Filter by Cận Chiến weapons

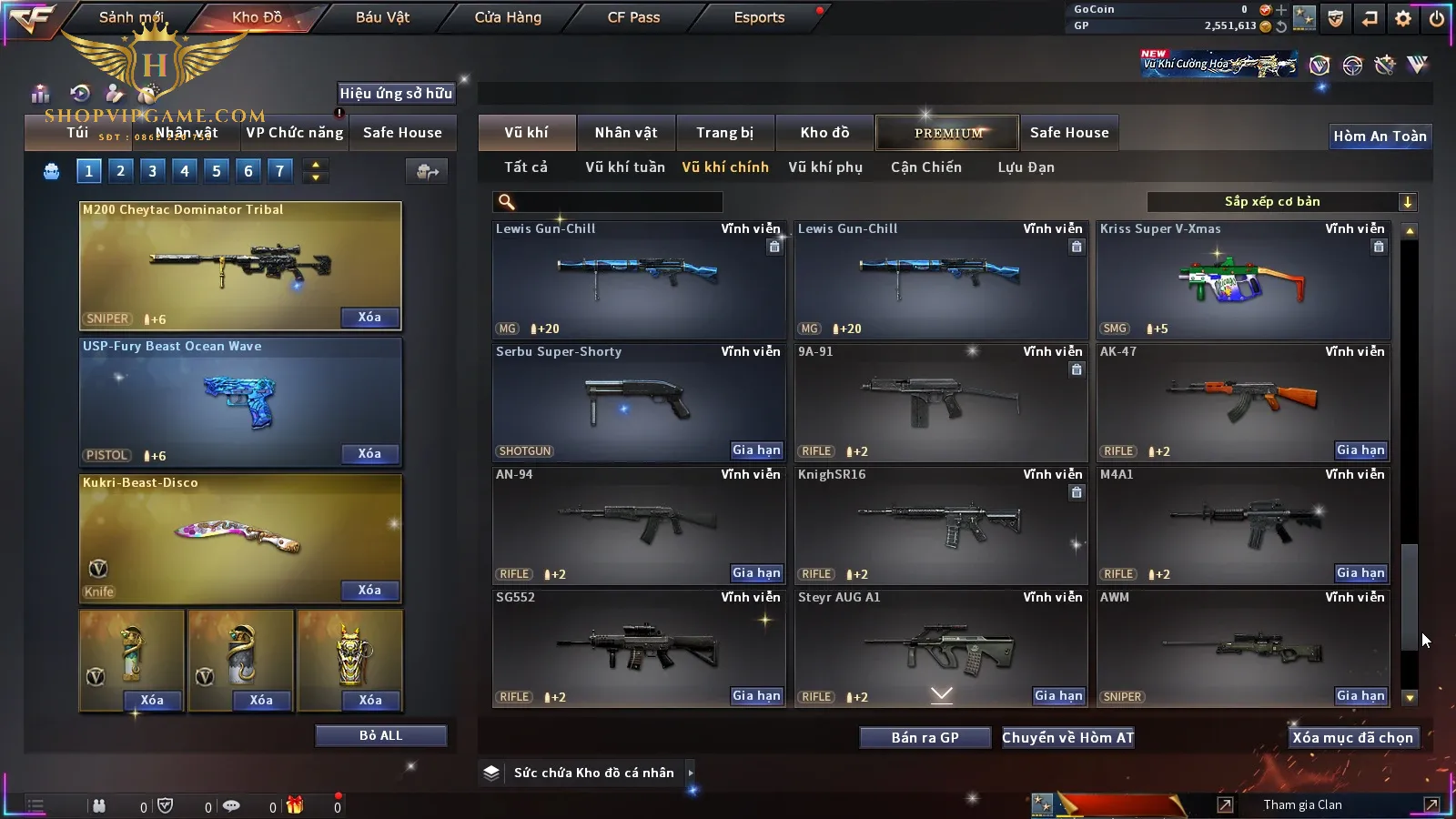click(x=925, y=167)
